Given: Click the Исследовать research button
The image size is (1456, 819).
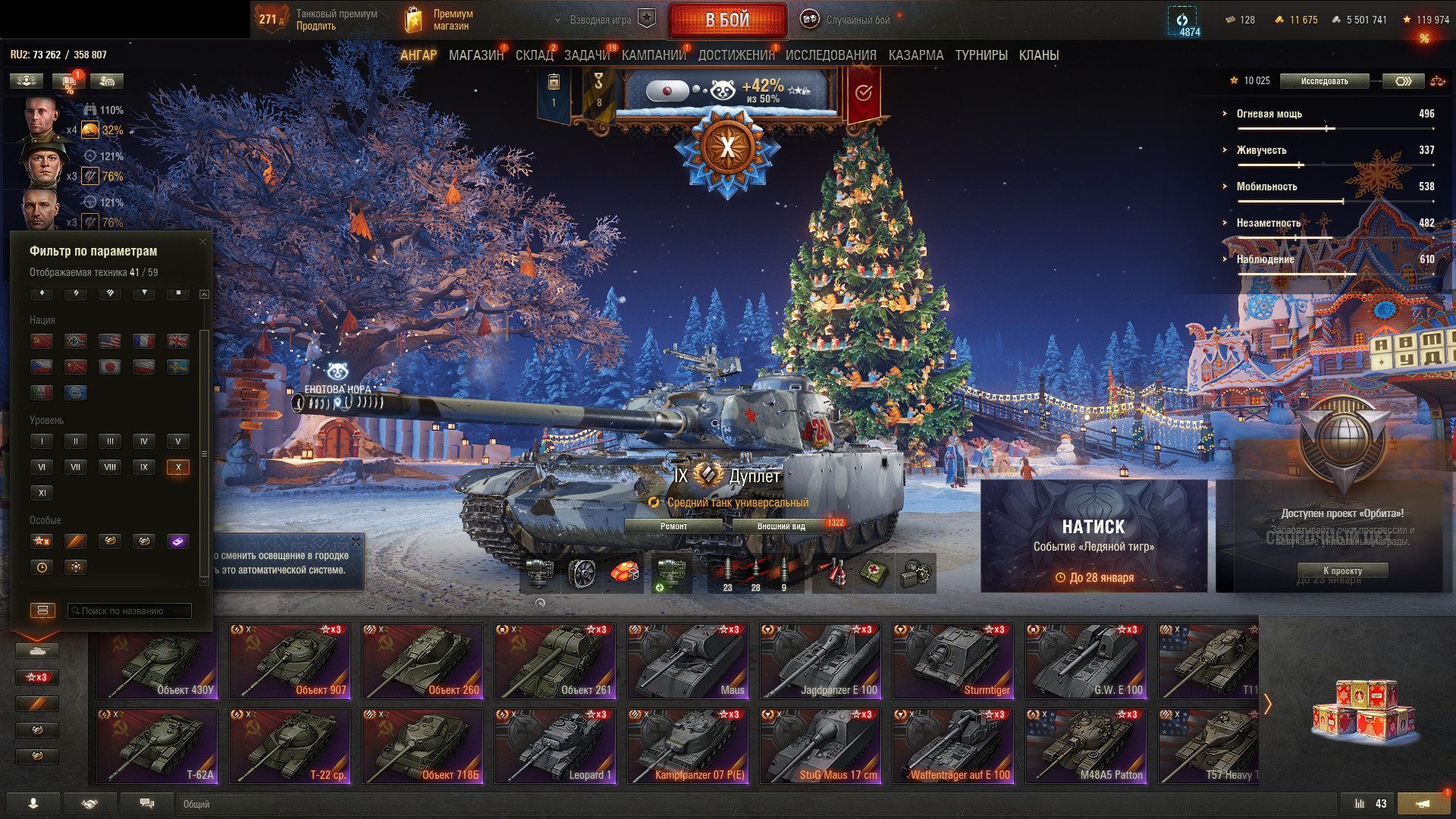Looking at the screenshot, I should tap(1324, 81).
